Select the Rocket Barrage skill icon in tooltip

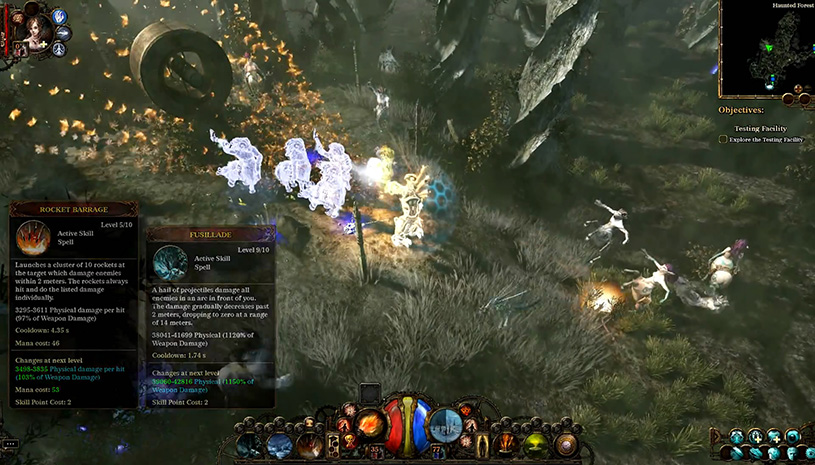(33, 238)
